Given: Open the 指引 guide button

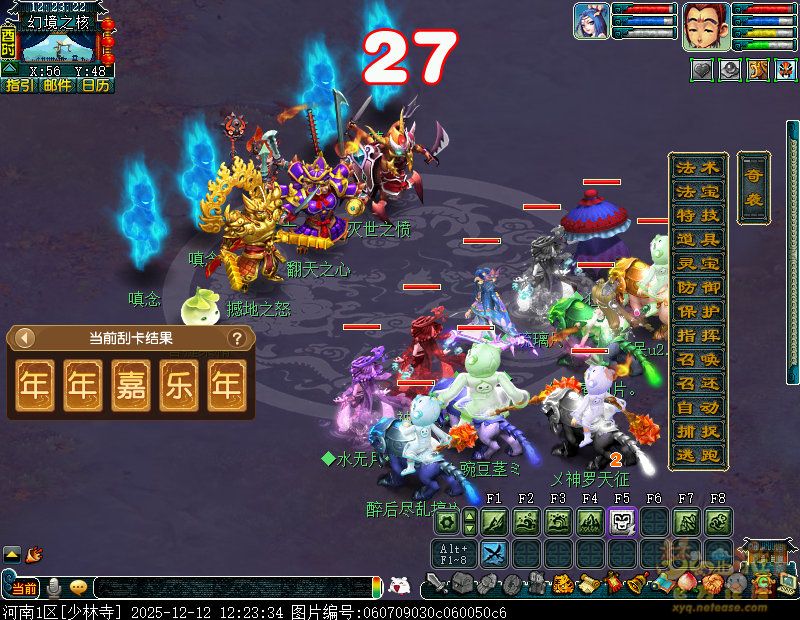Looking at the screenshot, I should [19, 86].
